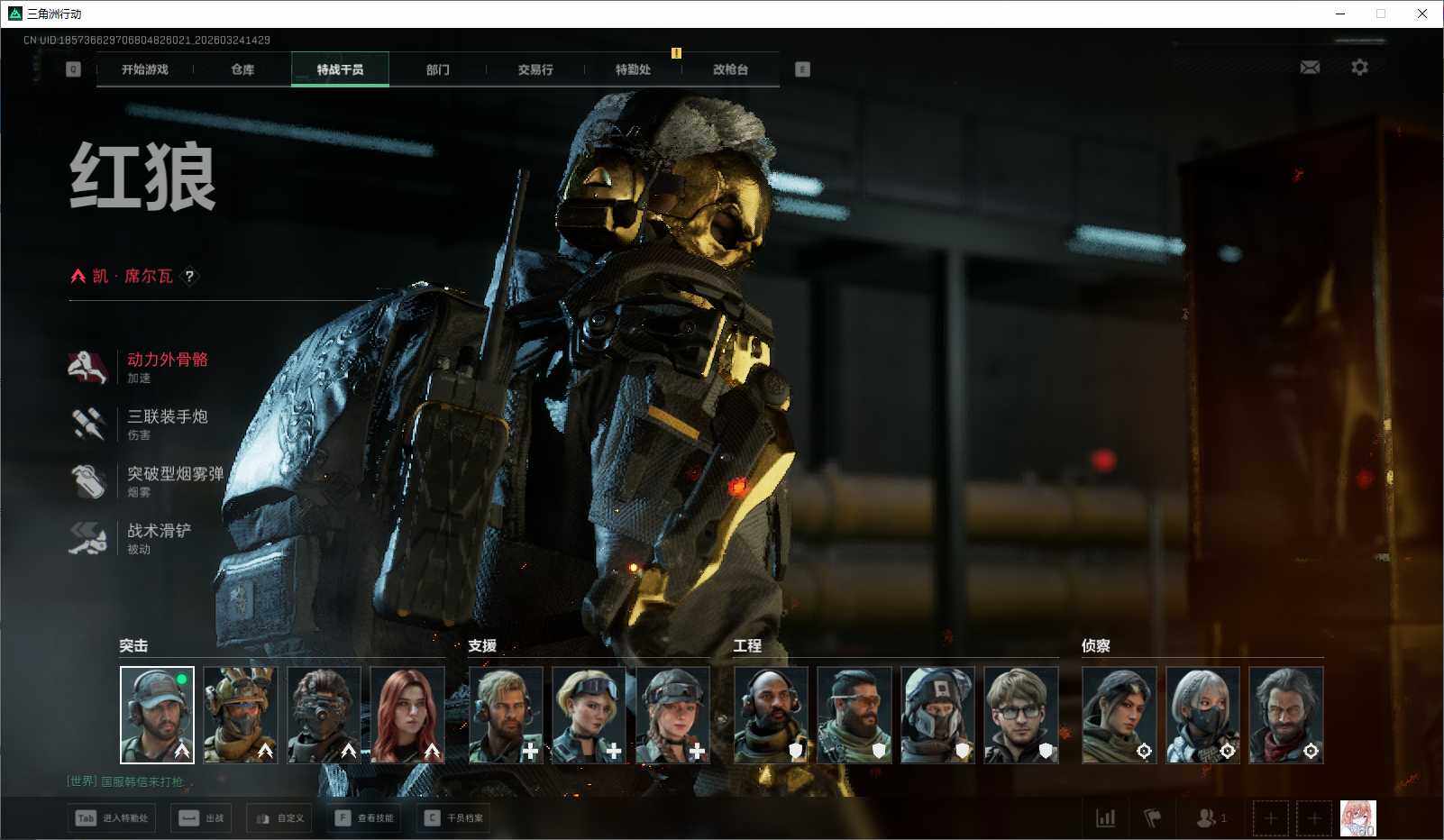1444x840 pixels.
Task: Choose the 突破型烟雾弹 skill
Action: (x=174, y=474)
